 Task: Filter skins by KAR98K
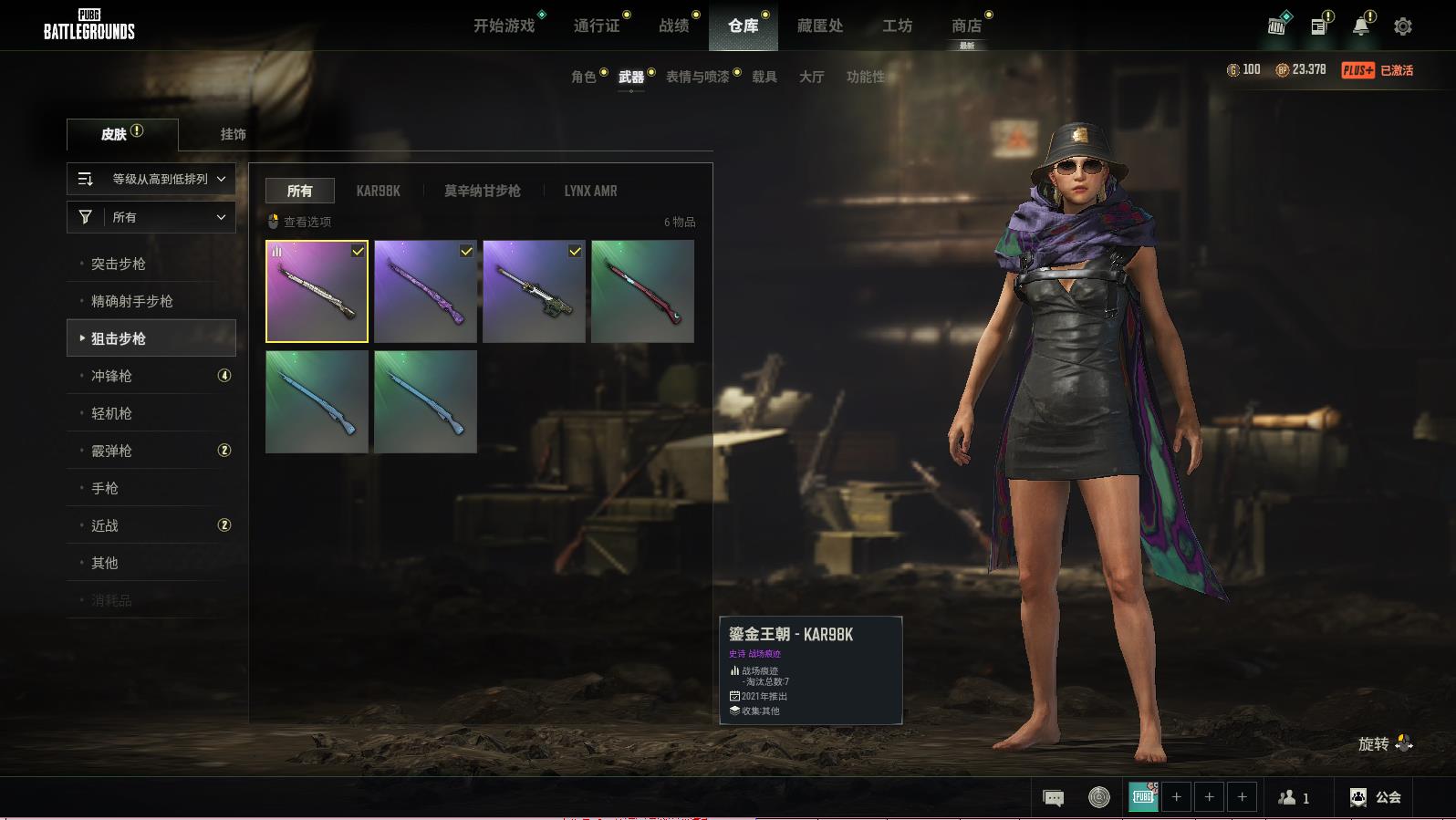coord(378,191)
